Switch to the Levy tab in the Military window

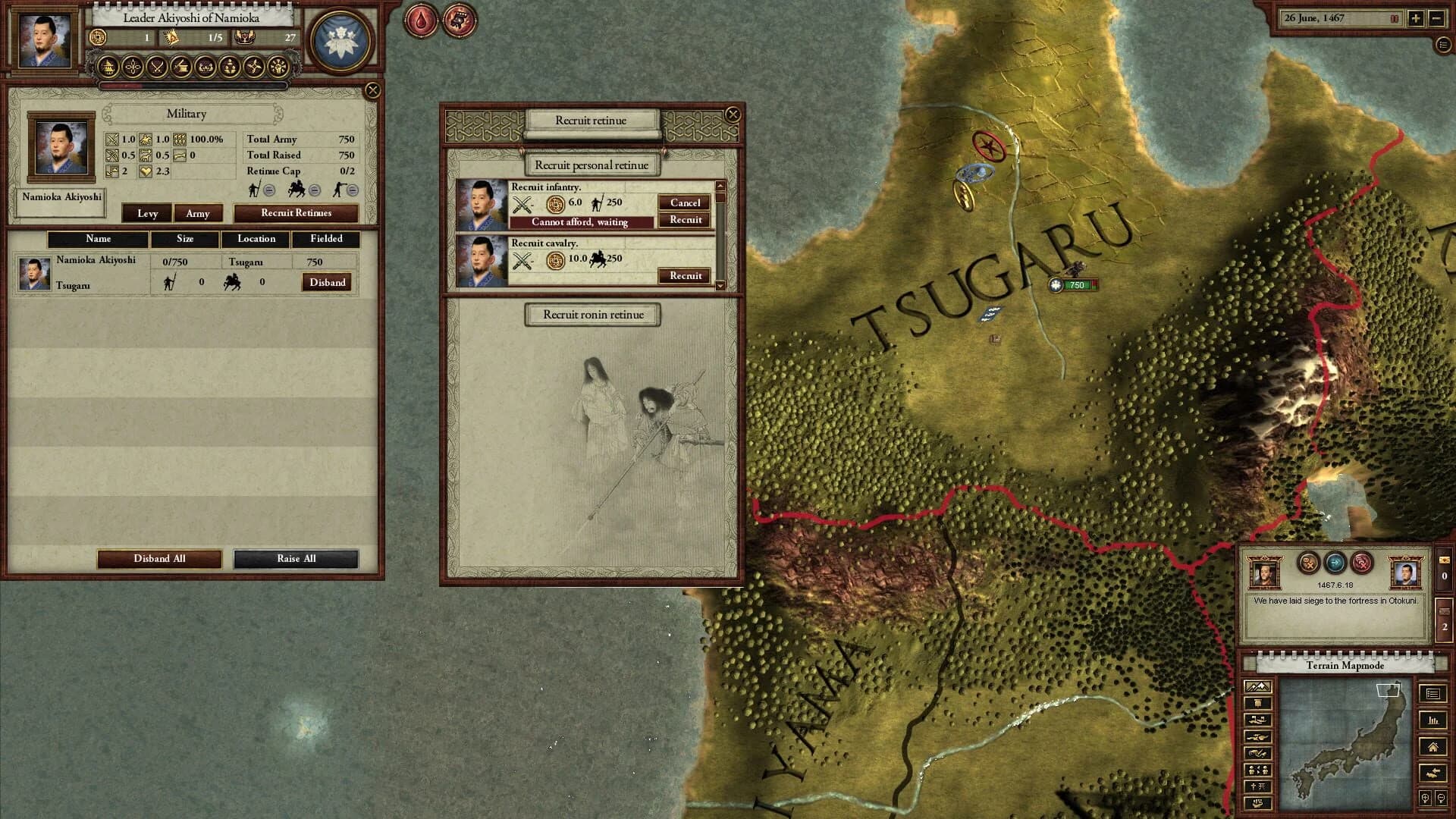[147, 214]
